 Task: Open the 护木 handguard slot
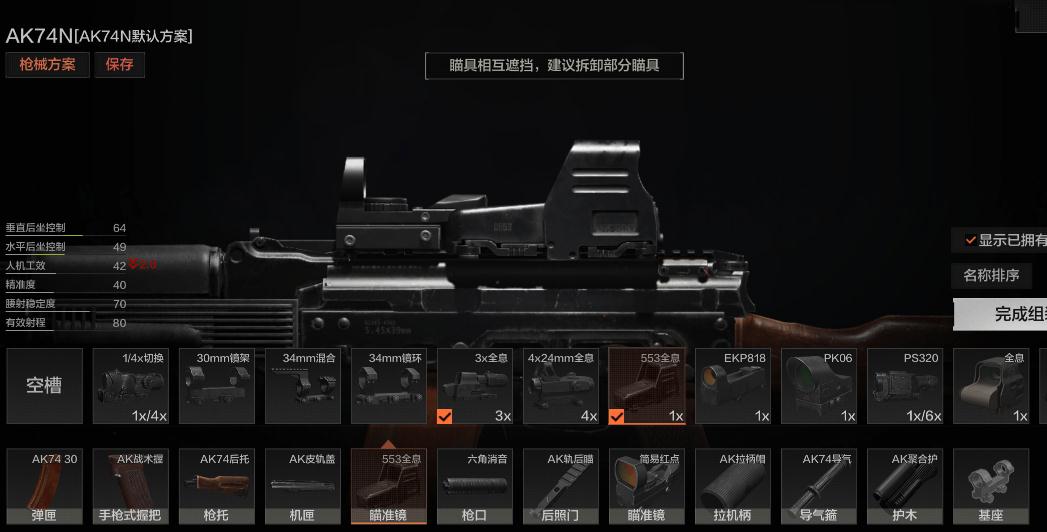904,487
